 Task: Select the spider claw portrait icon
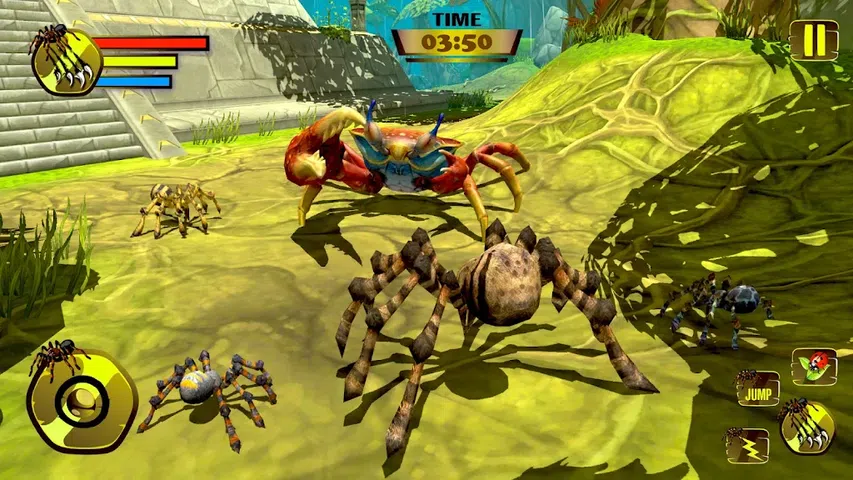(62, 59)
